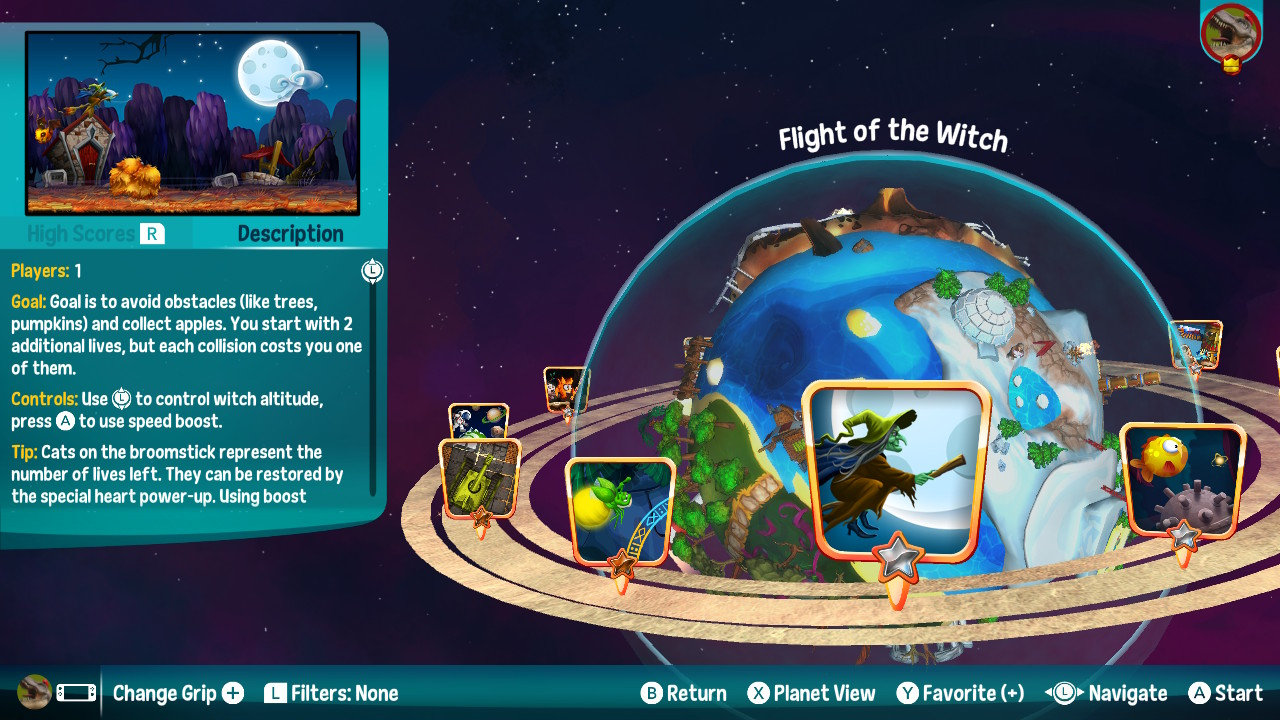Viewport: 1280px width, 720px height.
Task: Select the Flight of the Witch game tile
Action: (896, 472)
